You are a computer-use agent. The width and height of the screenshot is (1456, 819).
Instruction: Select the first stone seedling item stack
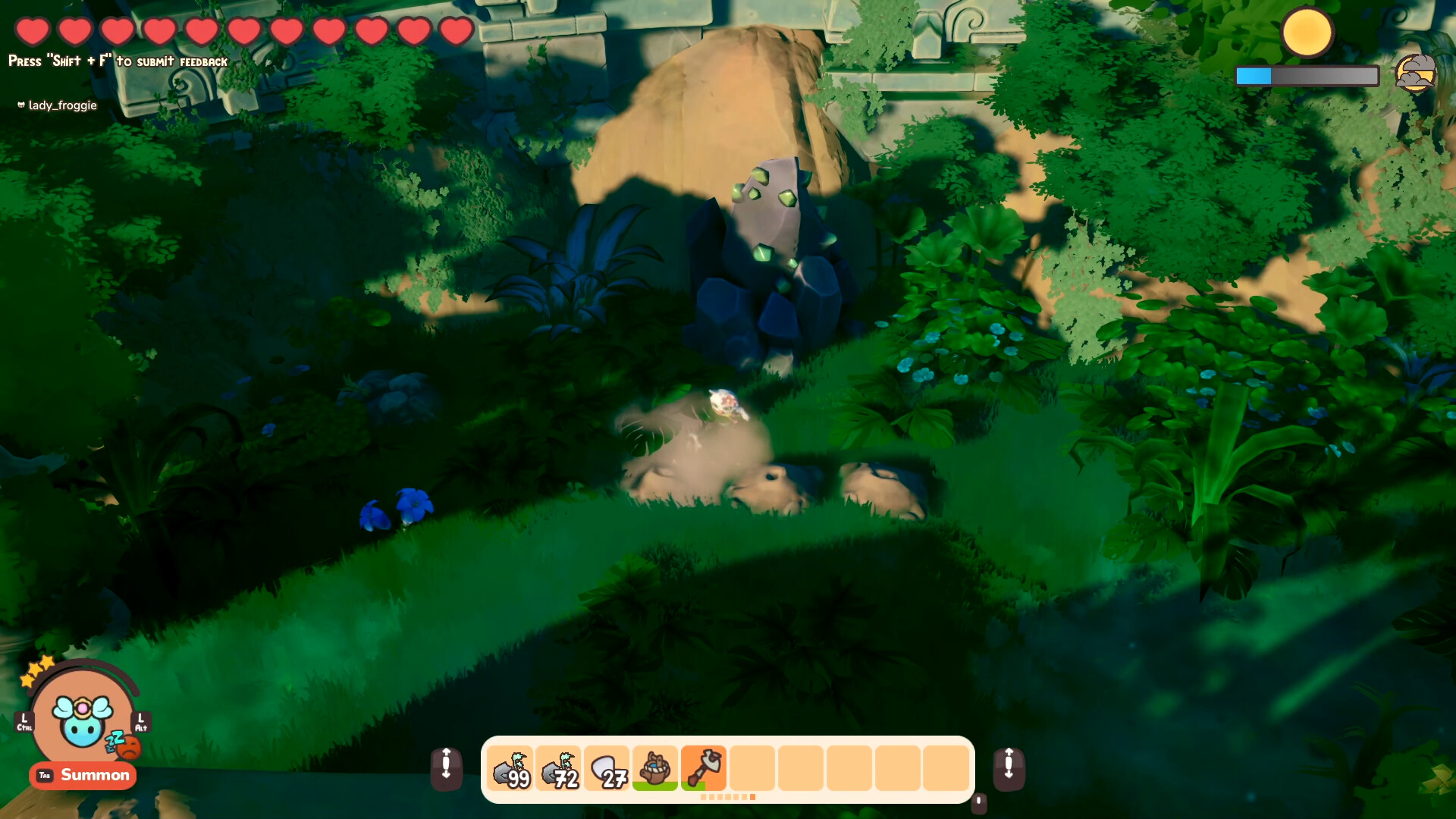coord(510,768)
